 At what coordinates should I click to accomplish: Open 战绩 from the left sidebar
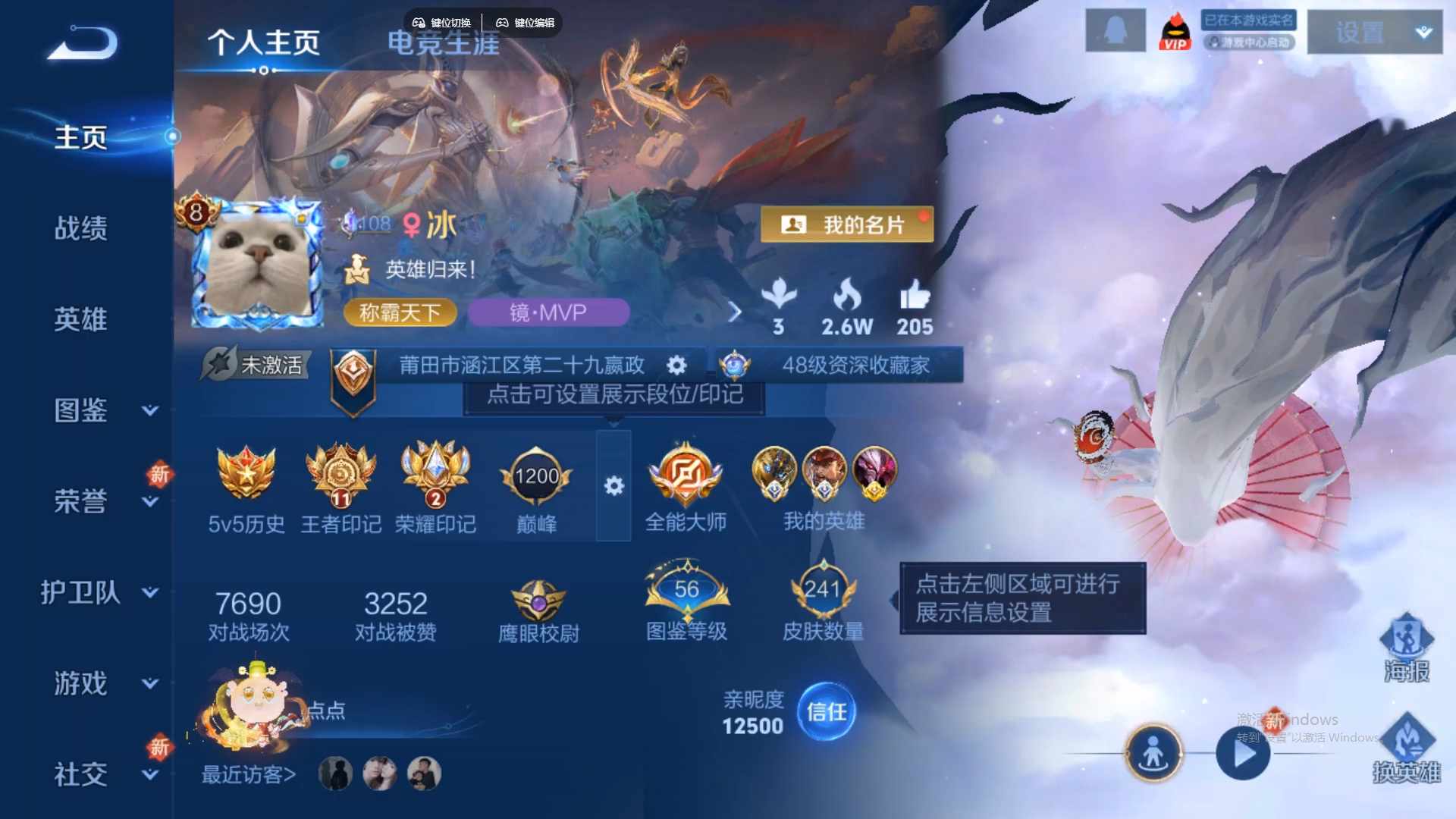point(83,227)
